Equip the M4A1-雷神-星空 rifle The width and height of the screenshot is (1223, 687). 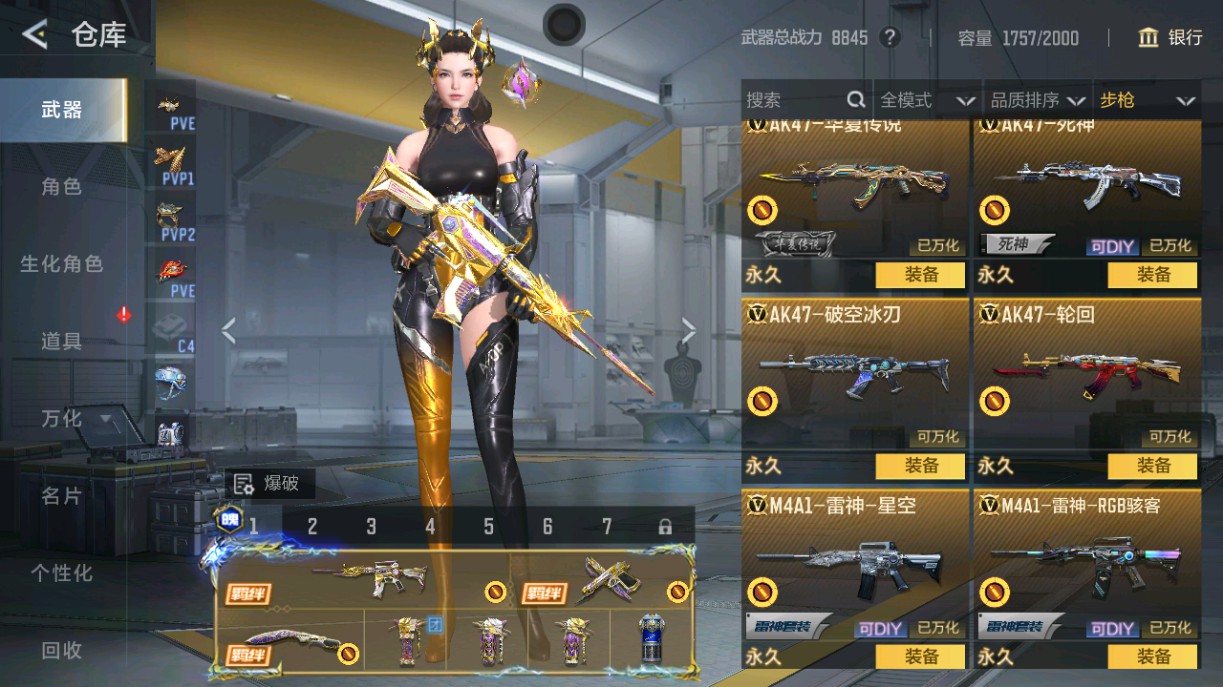coord(920,657)
